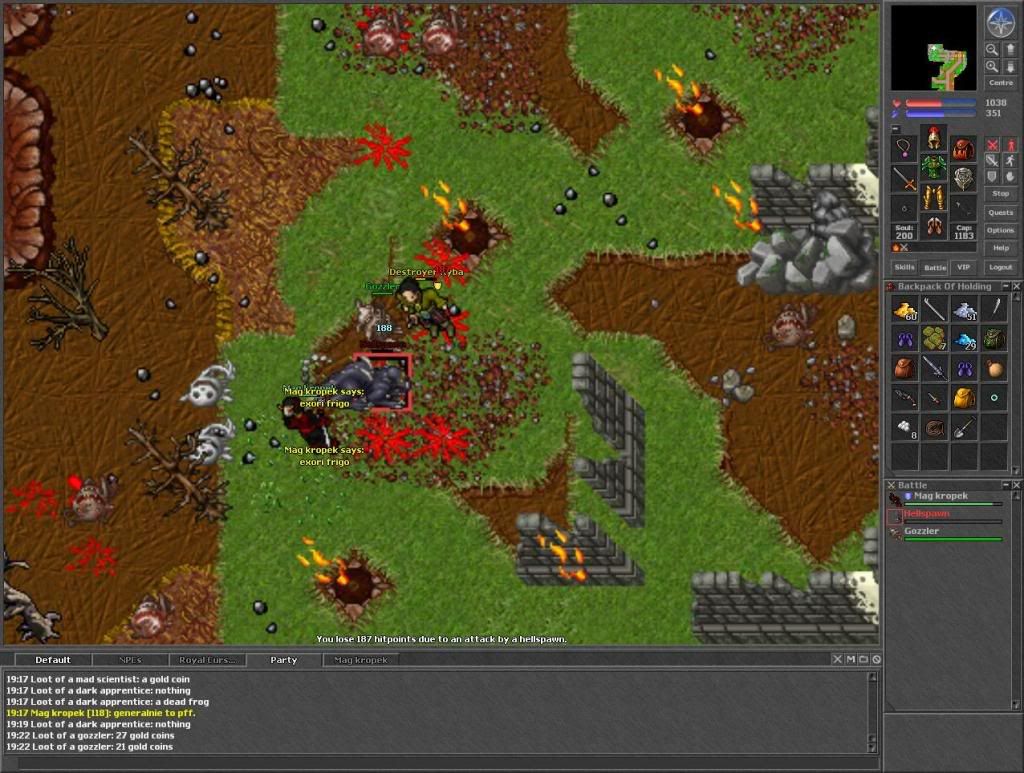Toggle the VIP list button
Screen dimensions: 1024x773
point(963,267)
